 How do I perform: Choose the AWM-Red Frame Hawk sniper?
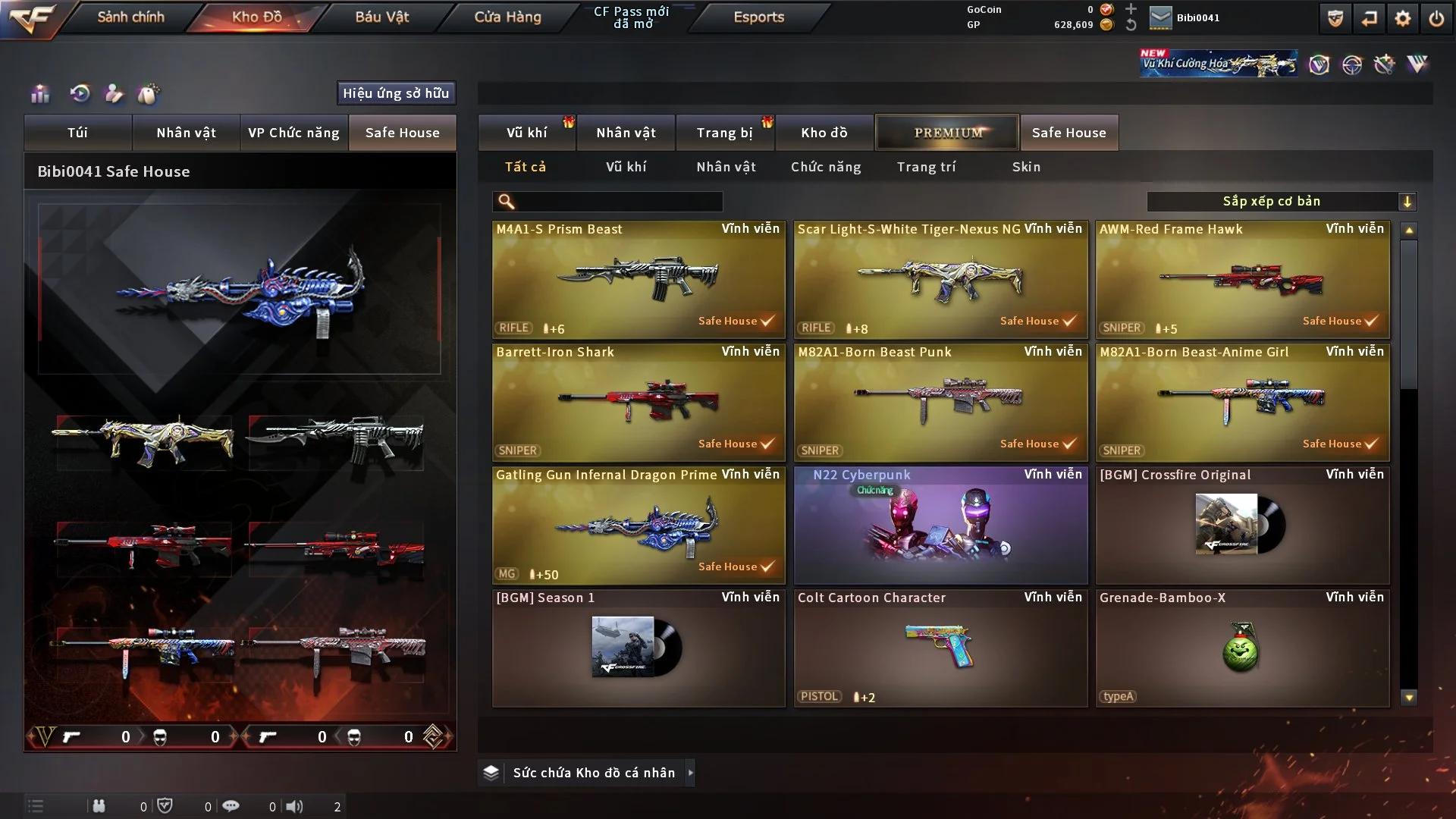point(1242,279)
